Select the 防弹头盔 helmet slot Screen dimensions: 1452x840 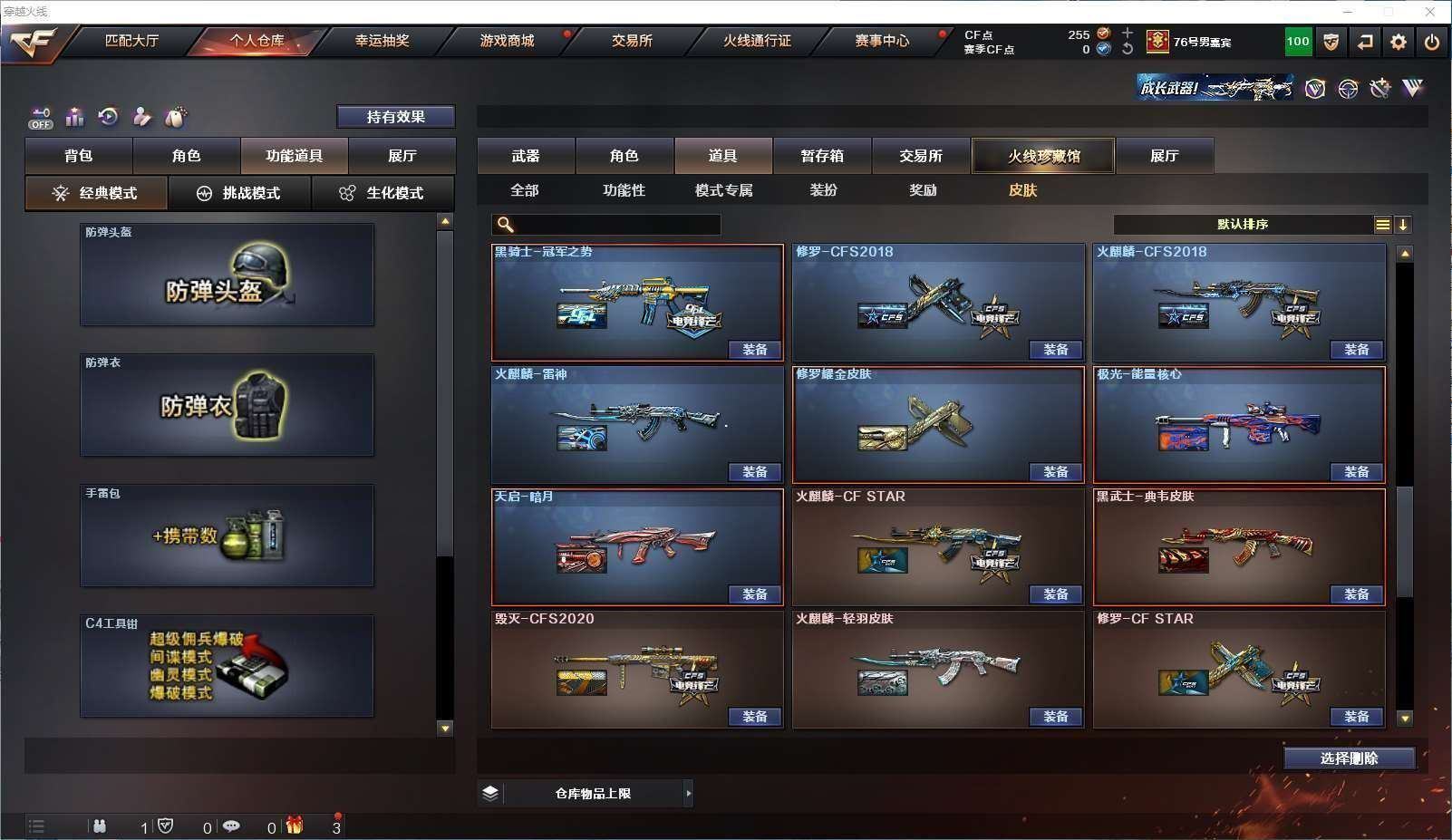(227, 275)
